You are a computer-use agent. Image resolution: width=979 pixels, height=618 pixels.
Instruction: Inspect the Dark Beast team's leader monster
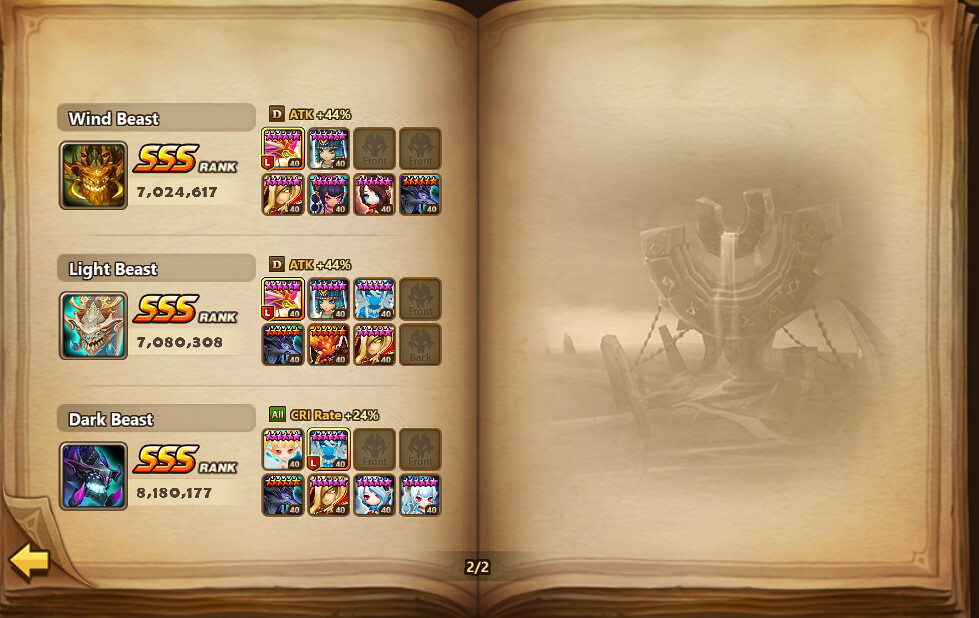pyautogui.click(x=328, y=449)
